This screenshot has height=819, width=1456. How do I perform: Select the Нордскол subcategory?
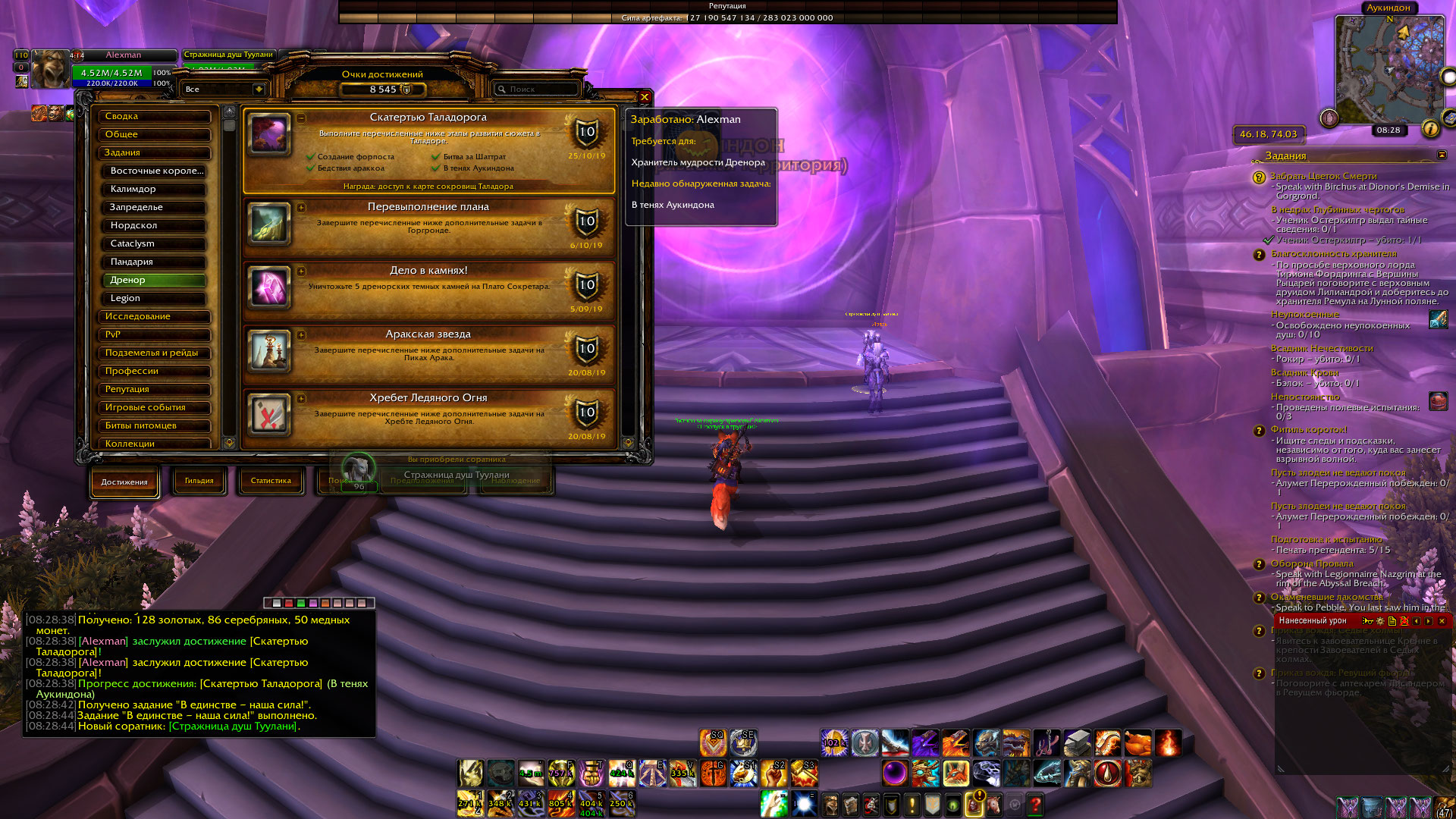(155, 225)
